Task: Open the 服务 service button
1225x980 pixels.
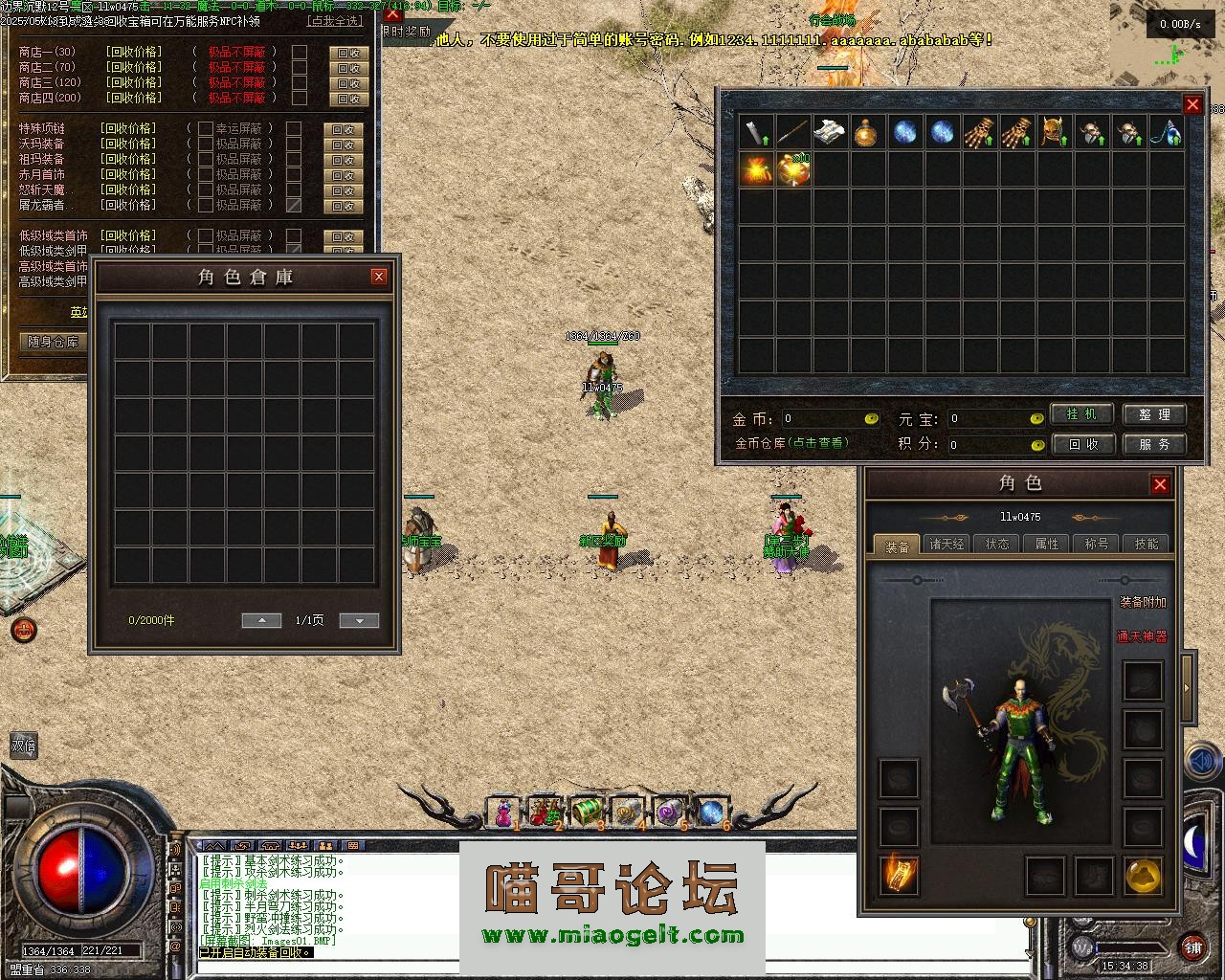Action: click(1154, 444)
